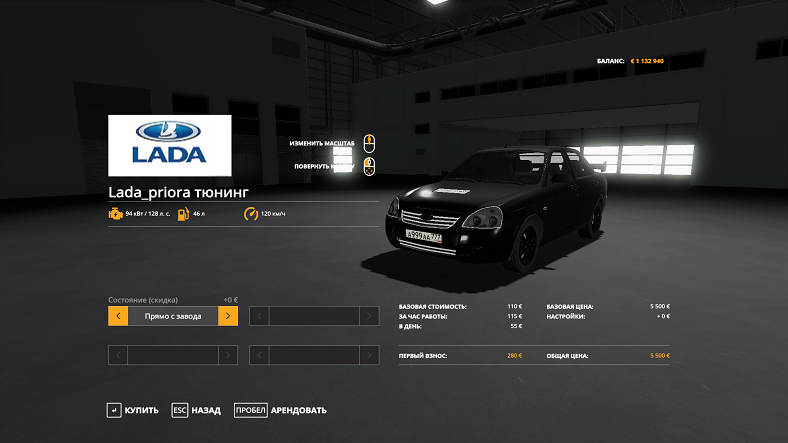Select the previous vehicle condition option

tap(118, 316)
